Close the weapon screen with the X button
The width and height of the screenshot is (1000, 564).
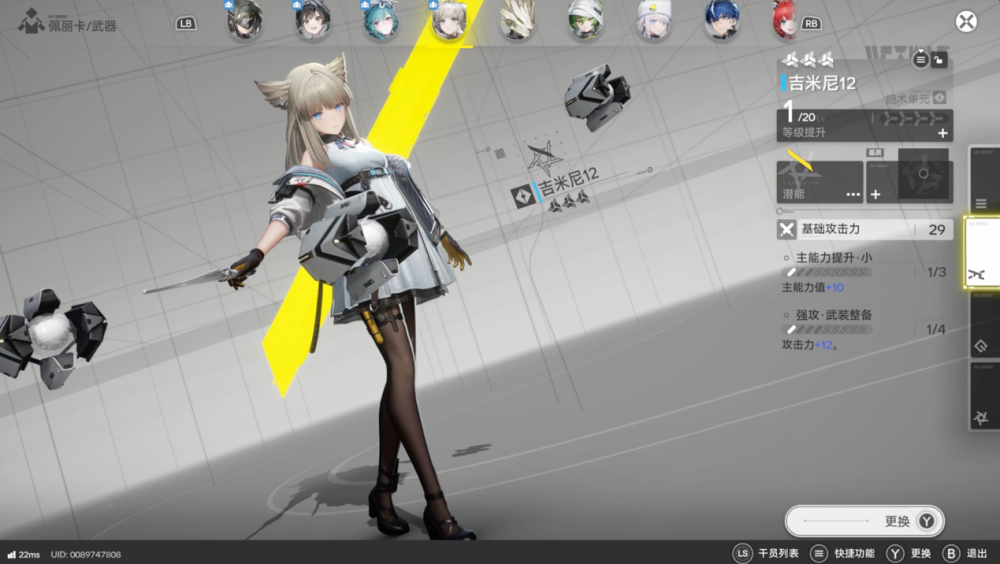(x=966, y=21)
